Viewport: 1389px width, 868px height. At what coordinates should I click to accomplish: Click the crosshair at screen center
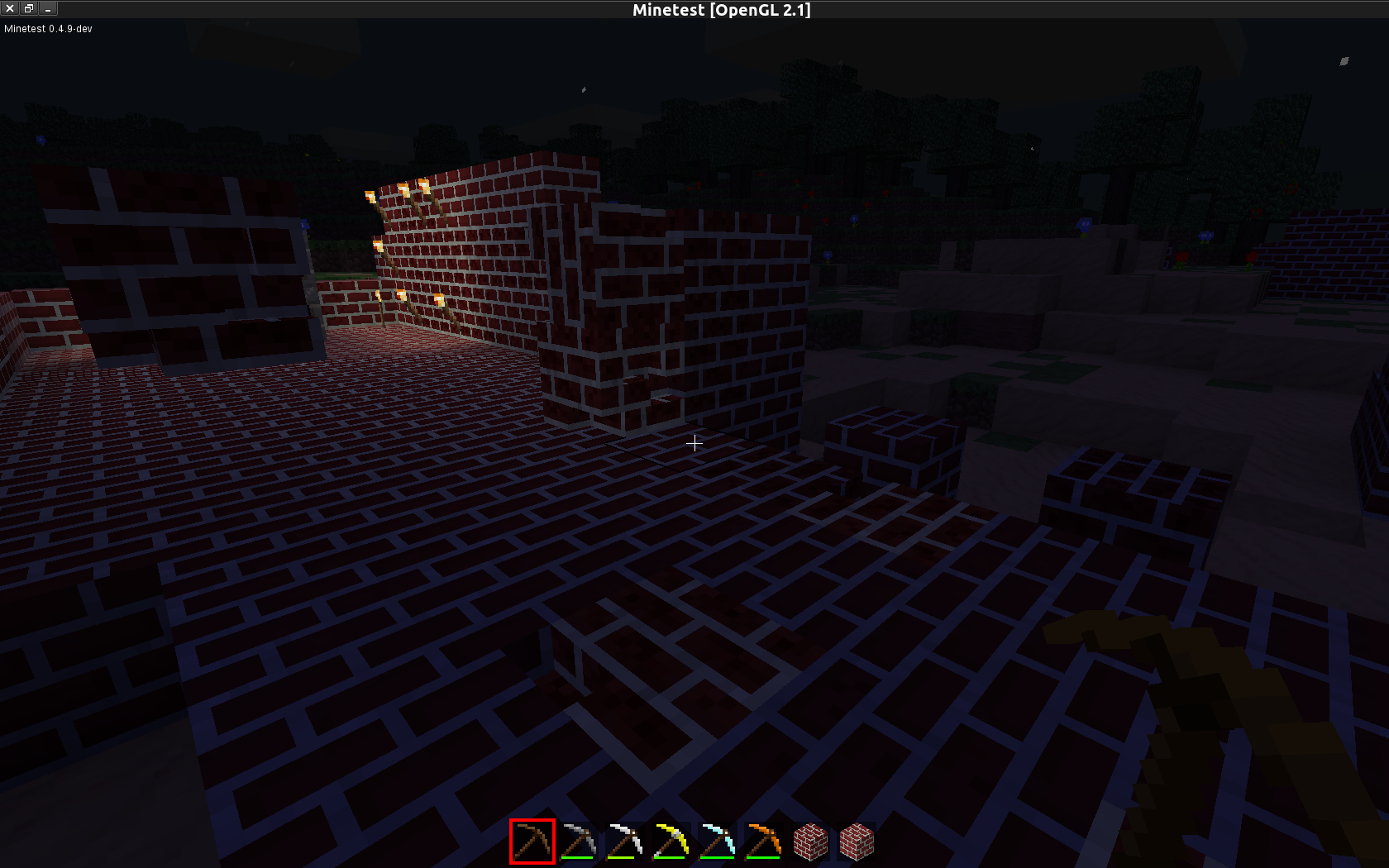coord(694,444)
